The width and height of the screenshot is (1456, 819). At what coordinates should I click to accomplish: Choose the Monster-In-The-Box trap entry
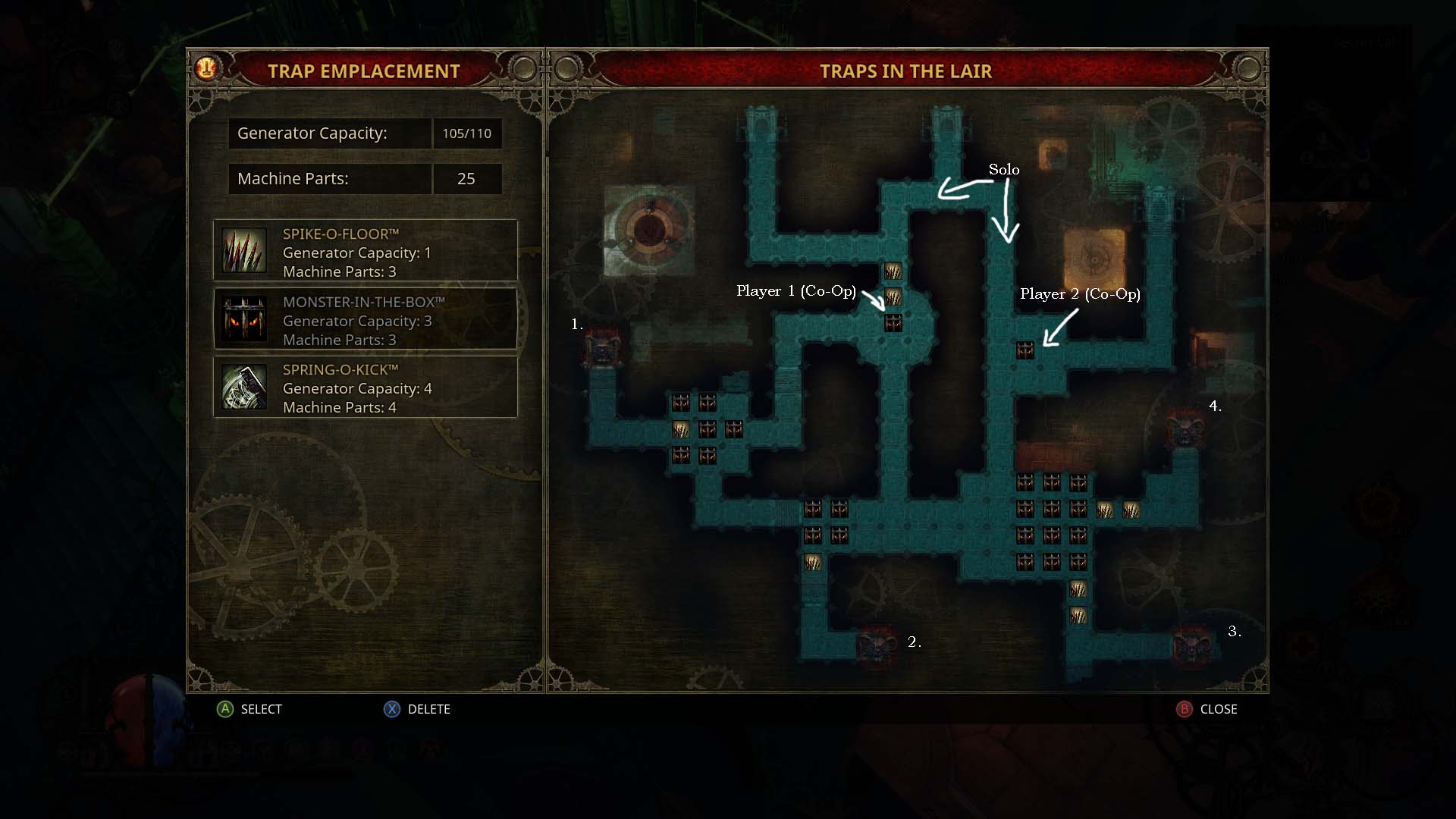tap(365, 320)
